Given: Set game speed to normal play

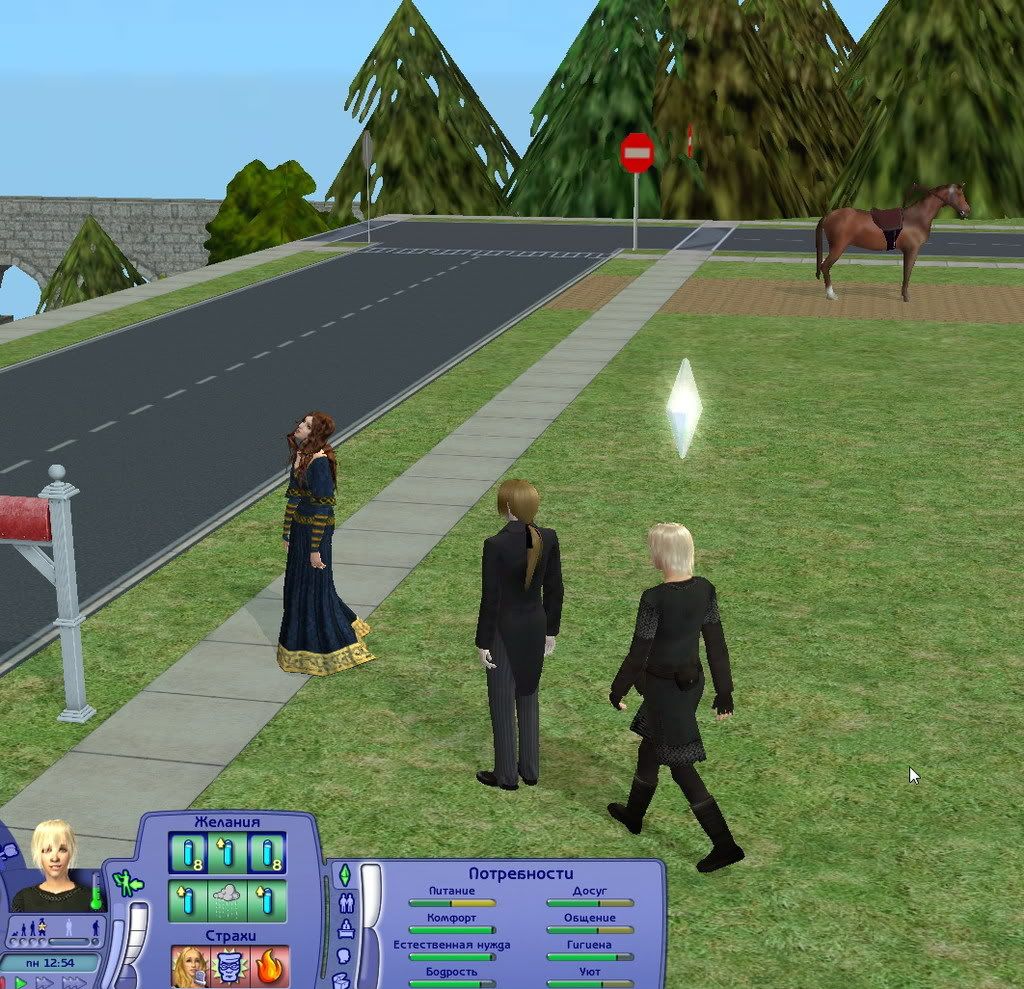Looking at the screenshot, I should point(21,983).
